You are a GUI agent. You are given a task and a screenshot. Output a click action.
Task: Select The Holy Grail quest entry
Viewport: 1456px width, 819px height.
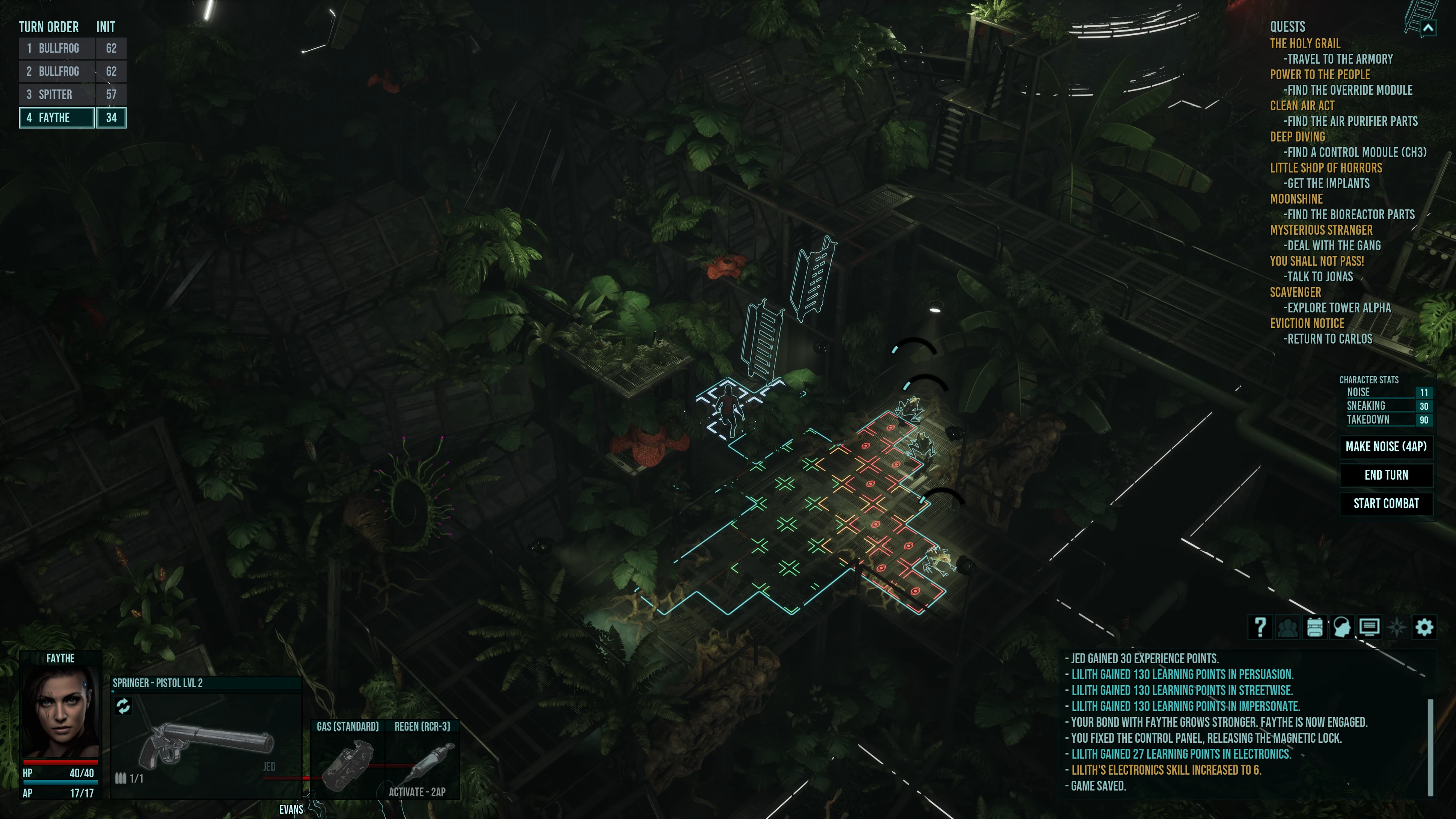(1305, 44)
